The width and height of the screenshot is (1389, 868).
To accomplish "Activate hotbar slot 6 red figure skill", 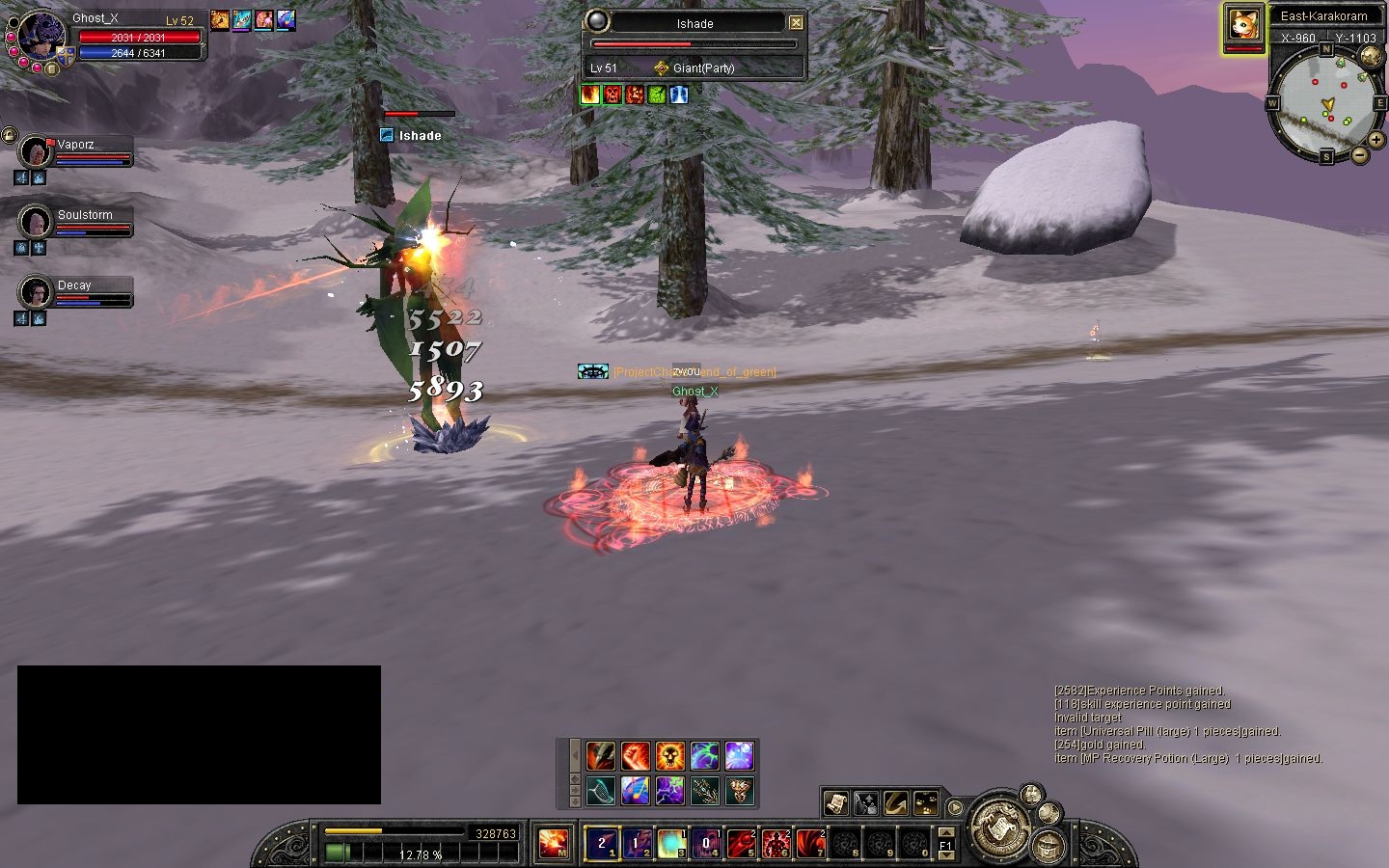I will click(x=776, y=844).
